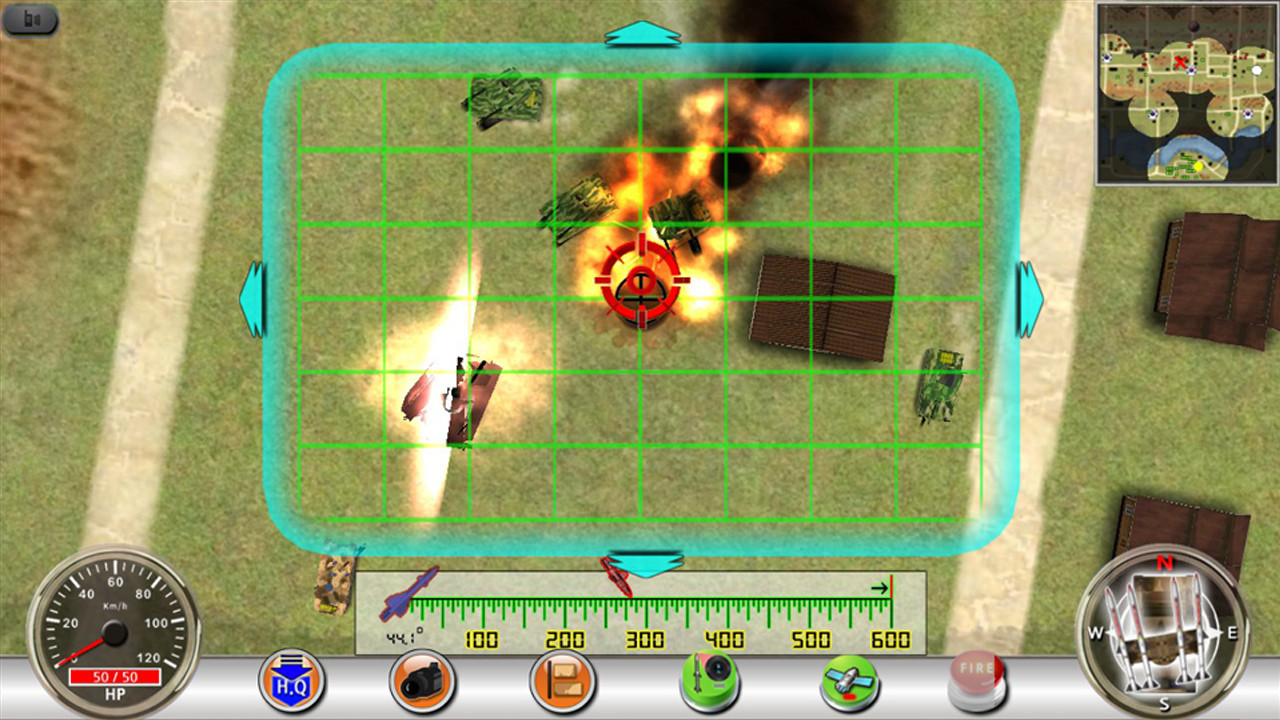Click the red marker on the range scale
This screenshot has width=1280, height=720.
pyautogui.click(x=614, y=577)
